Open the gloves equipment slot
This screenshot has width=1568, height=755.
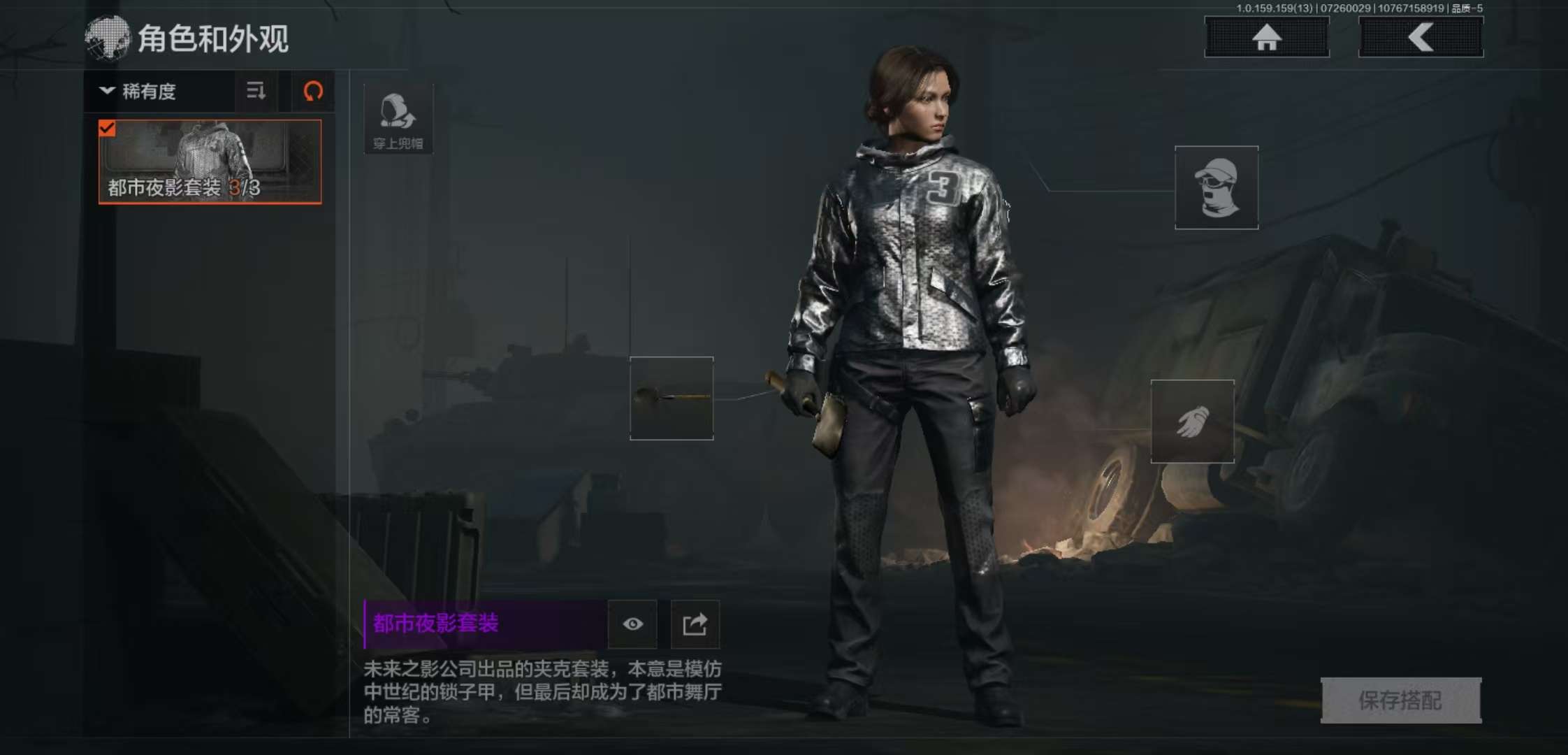click(x=1192, y=422)
